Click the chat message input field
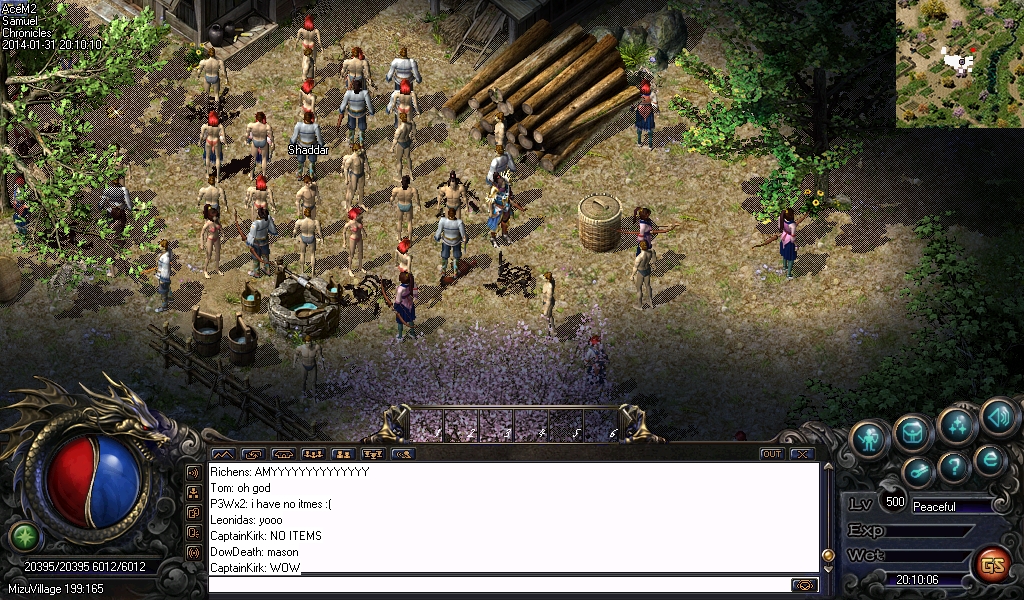 click(500, 585)
